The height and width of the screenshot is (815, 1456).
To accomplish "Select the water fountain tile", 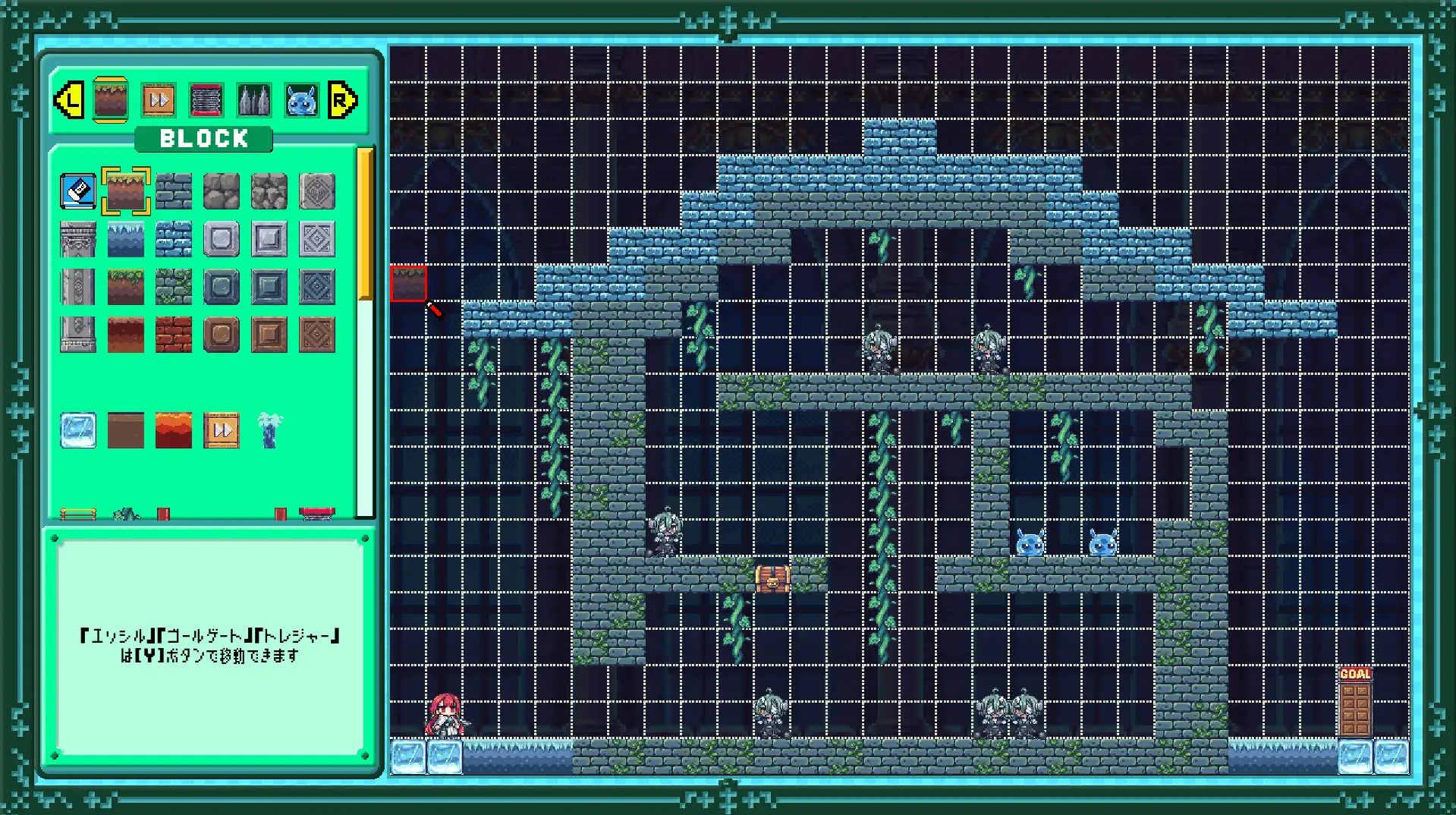I will point(269,430).
